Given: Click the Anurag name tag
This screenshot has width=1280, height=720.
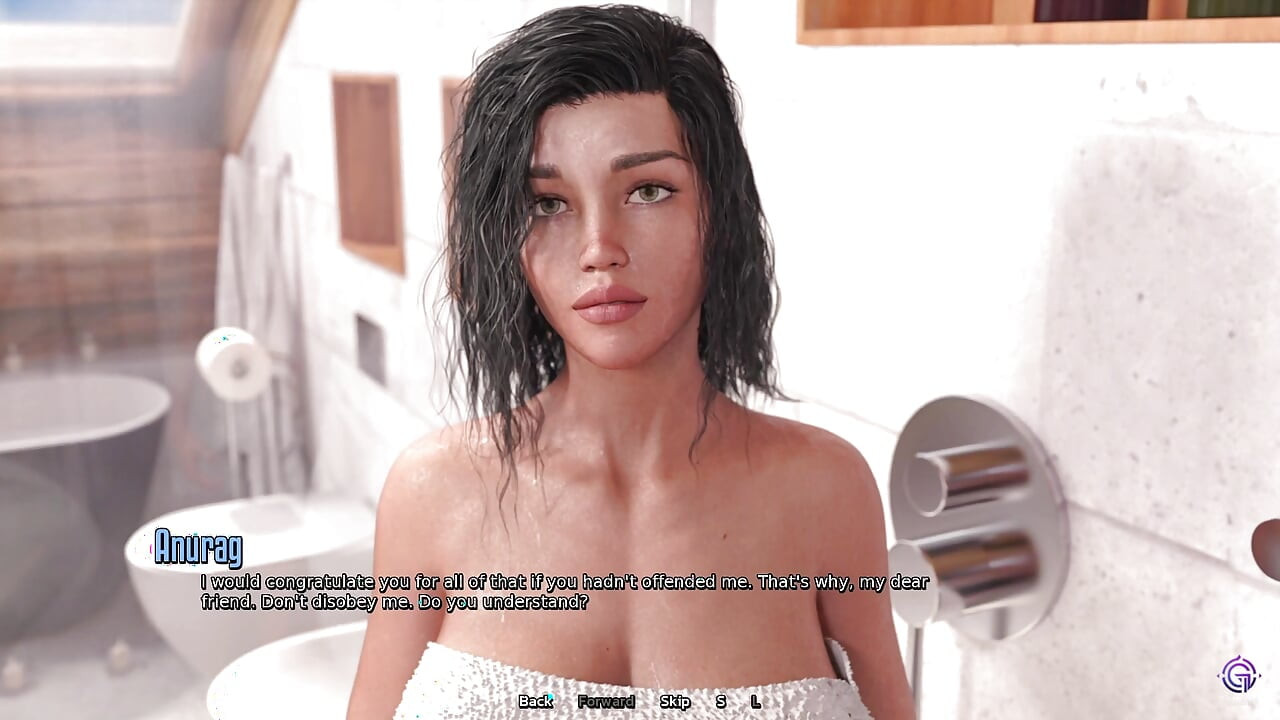Looking at the screenshot, I should [200, 548].
